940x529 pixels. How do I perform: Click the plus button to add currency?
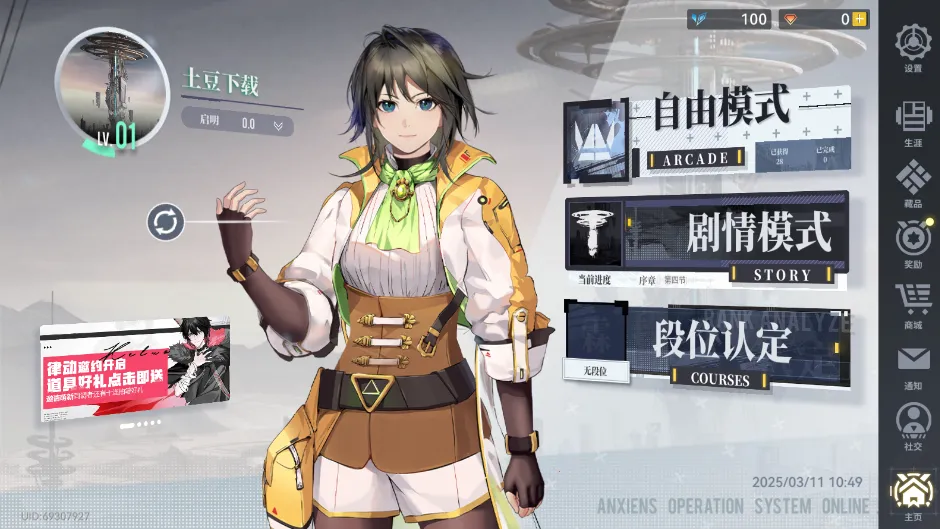coord(859,19)
